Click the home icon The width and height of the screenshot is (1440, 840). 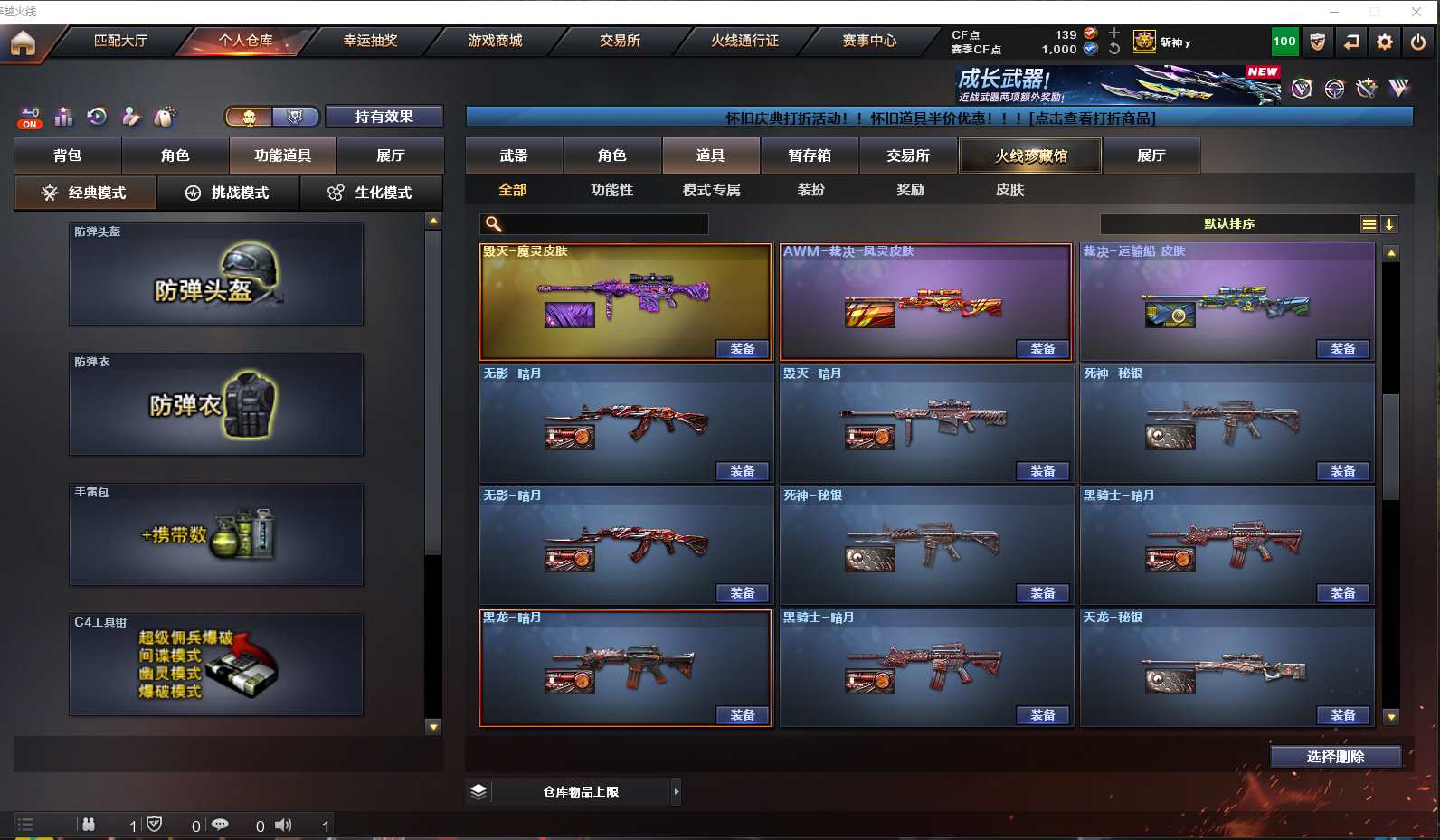23,42
